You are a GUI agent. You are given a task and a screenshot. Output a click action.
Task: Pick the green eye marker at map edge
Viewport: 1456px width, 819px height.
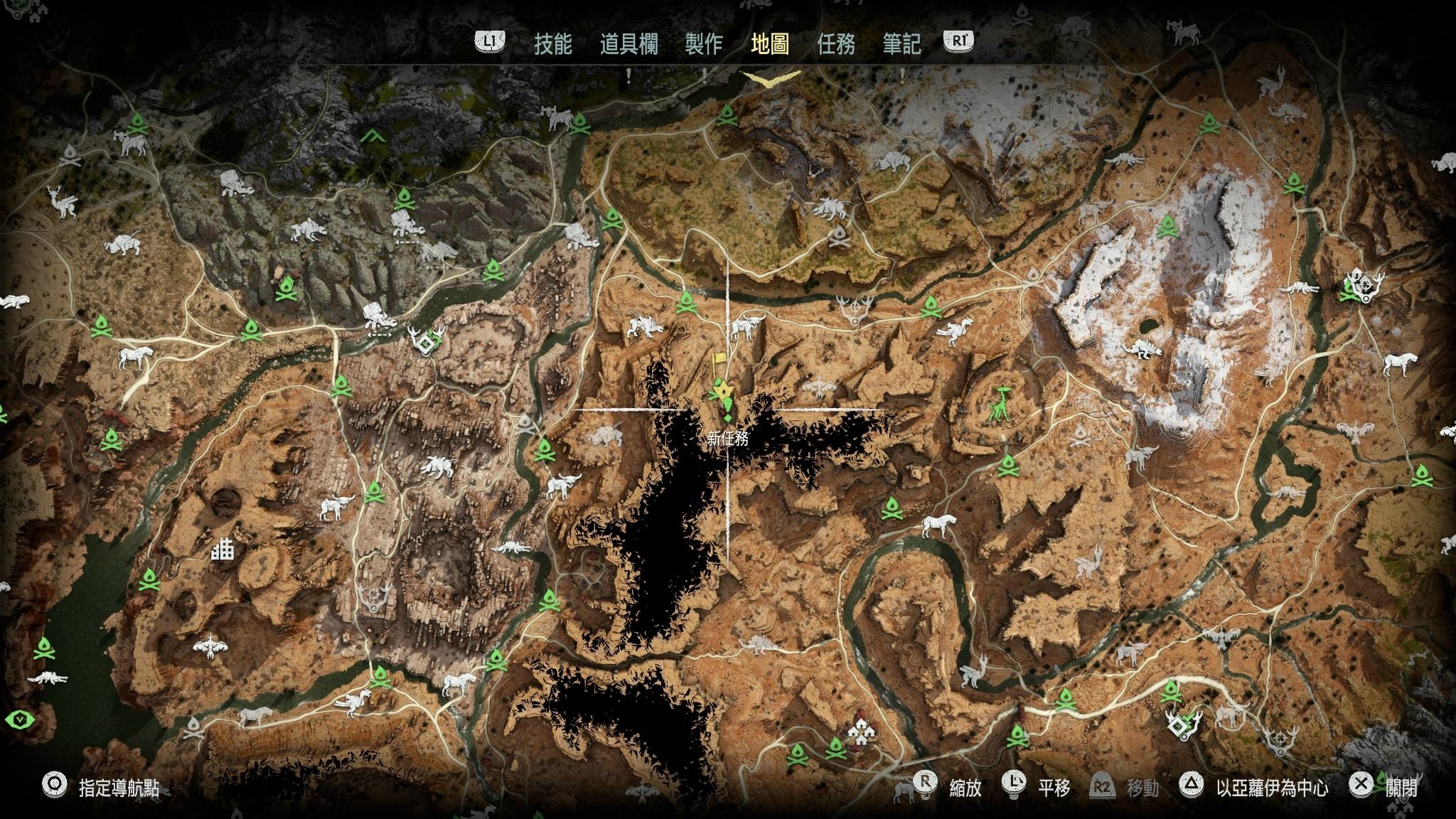point(21,719)
